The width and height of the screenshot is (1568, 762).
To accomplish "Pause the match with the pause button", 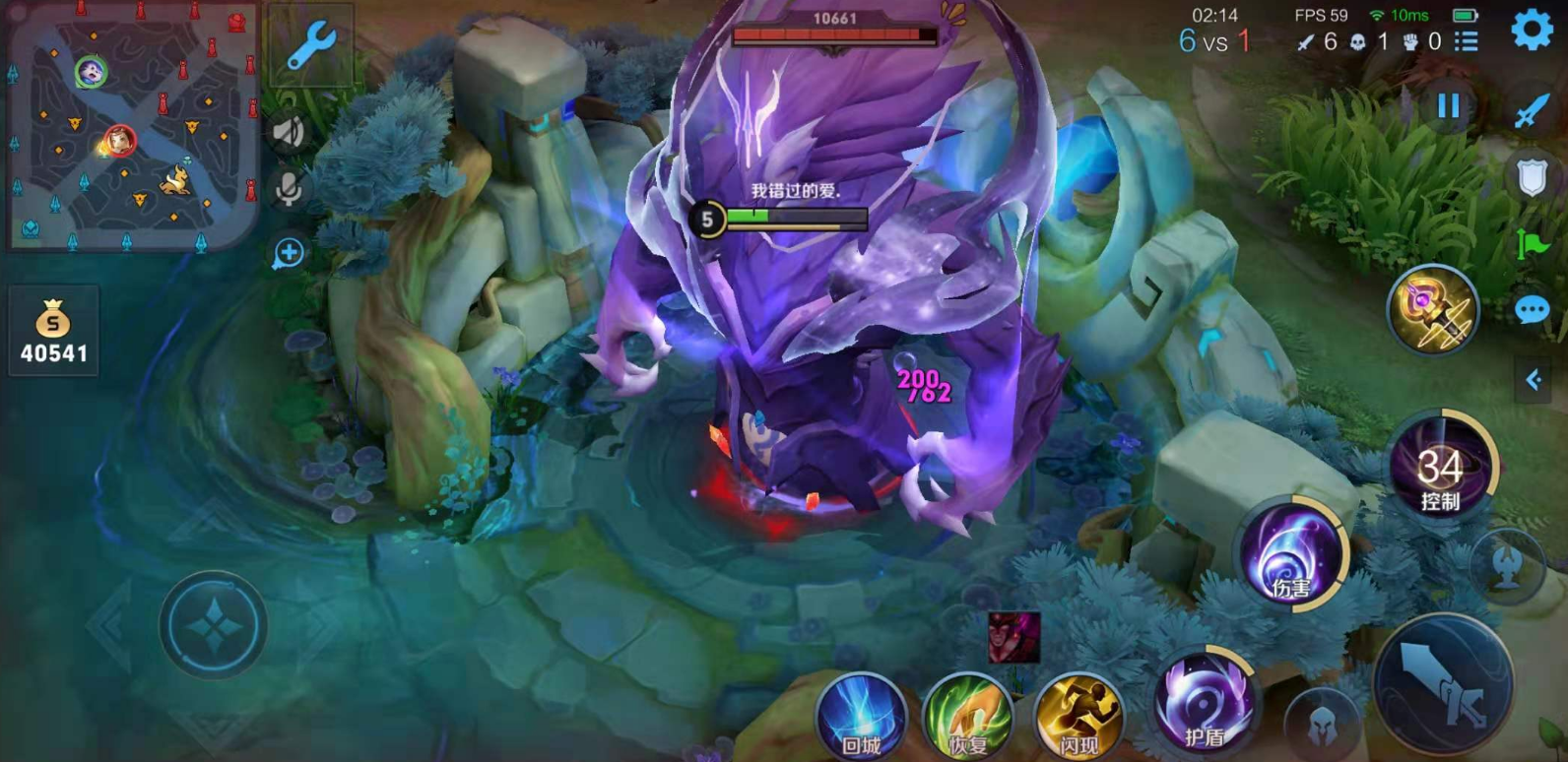I will 1448,105.
